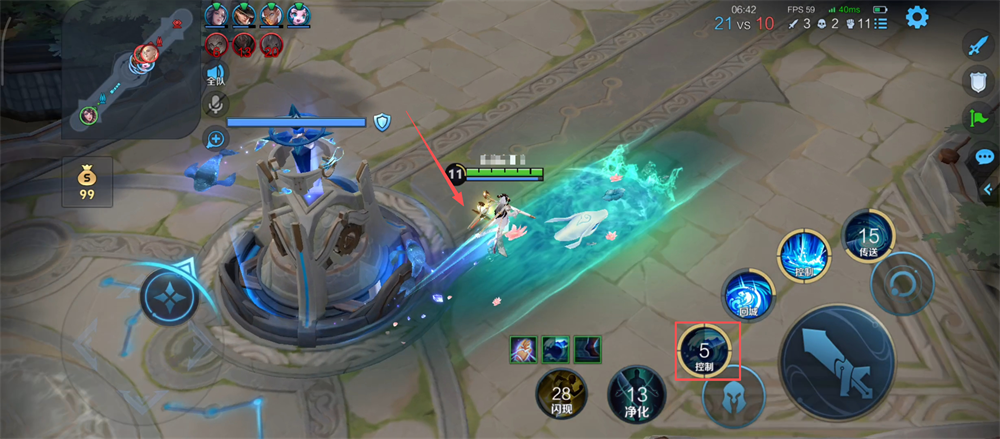Tap the red-boxed 控制 skill on cooldown
The width and height of the screenshot is (1000, 439).
pyautogui.click(x=706, y=353)
